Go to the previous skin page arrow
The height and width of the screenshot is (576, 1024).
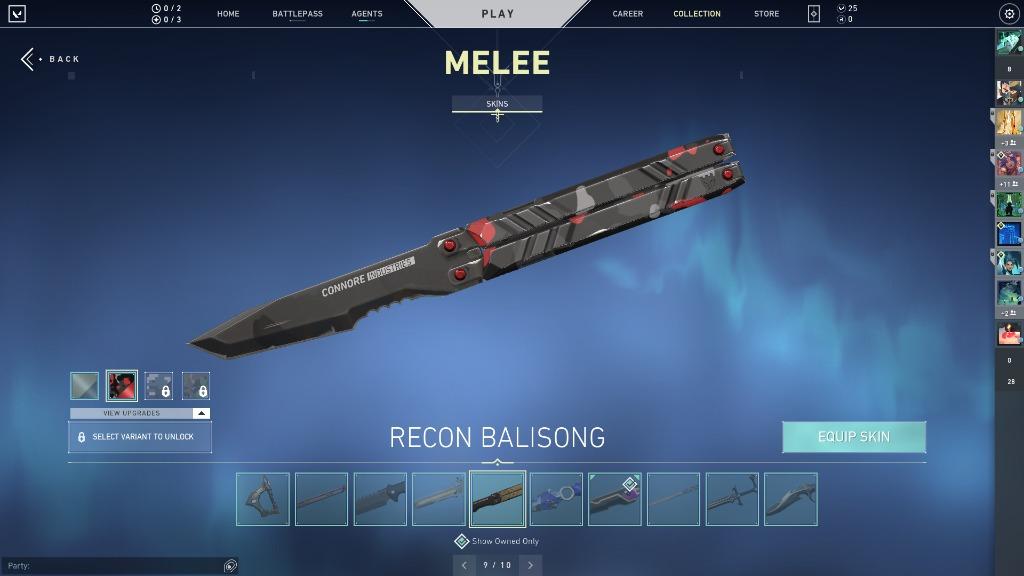coord(463,565)
